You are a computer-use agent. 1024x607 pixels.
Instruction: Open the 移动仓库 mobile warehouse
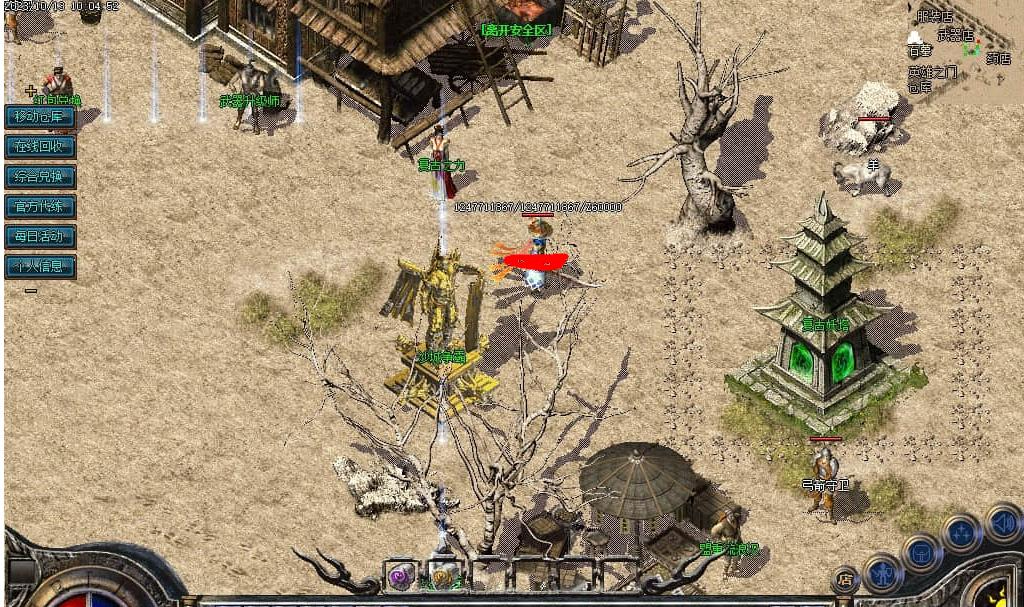tap(40, 117)
